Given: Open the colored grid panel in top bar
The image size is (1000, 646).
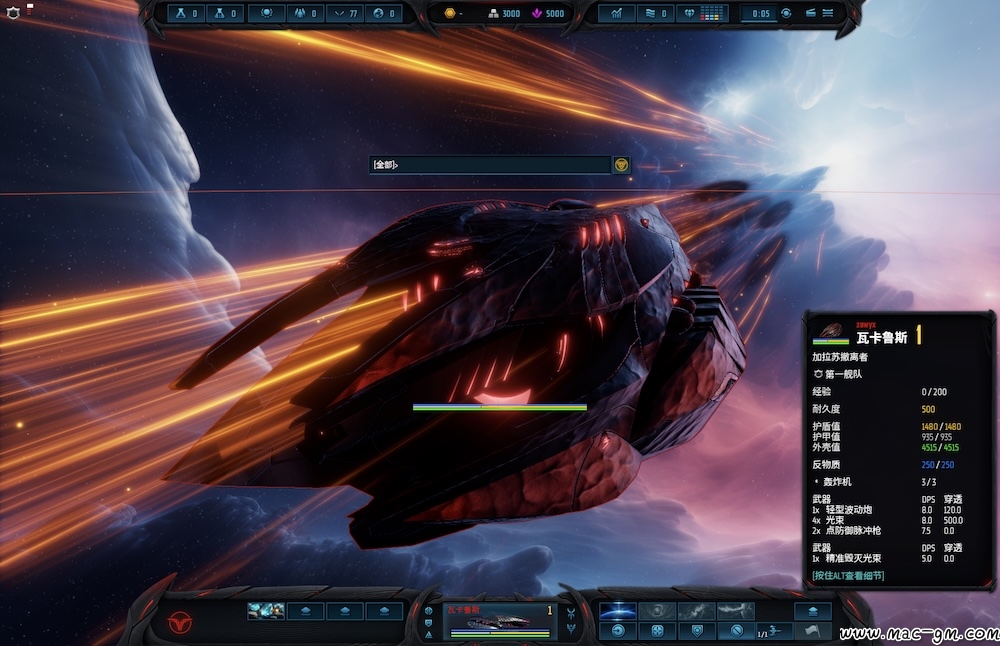Looking at the screenshot, I should tap(713, 13).
